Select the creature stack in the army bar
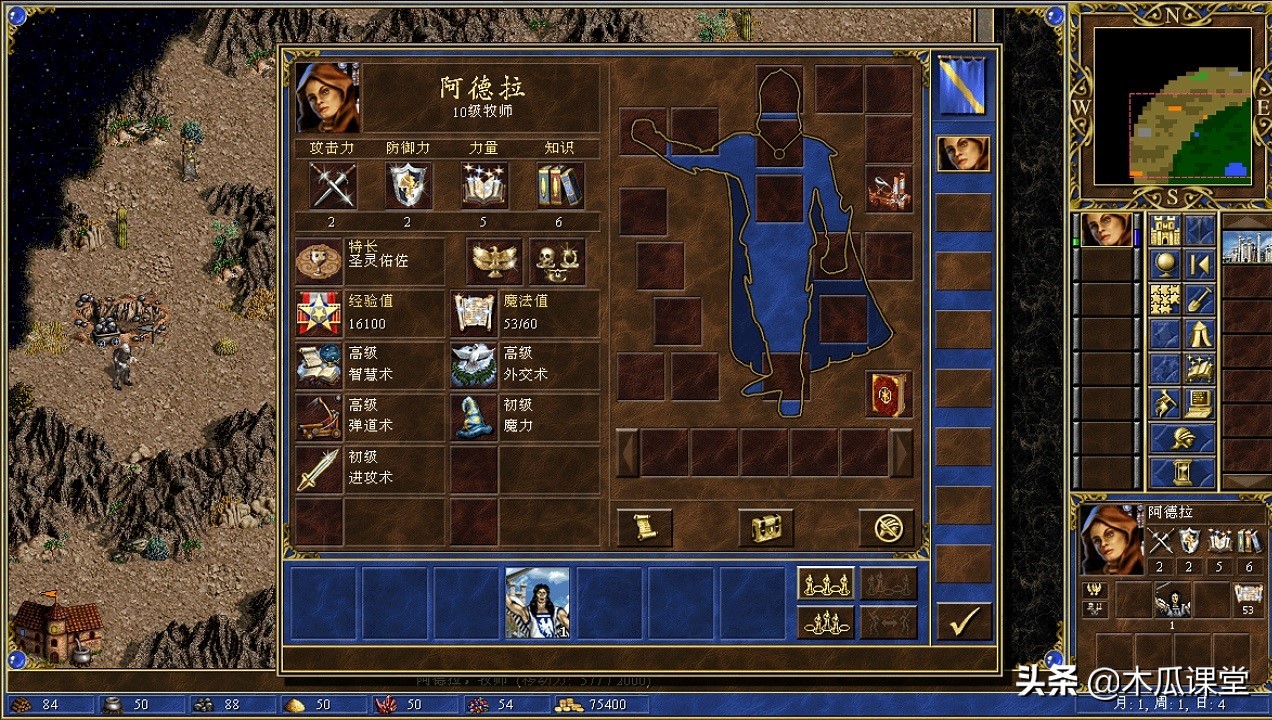The image size is (1272, 720). (x=538, y=602)
